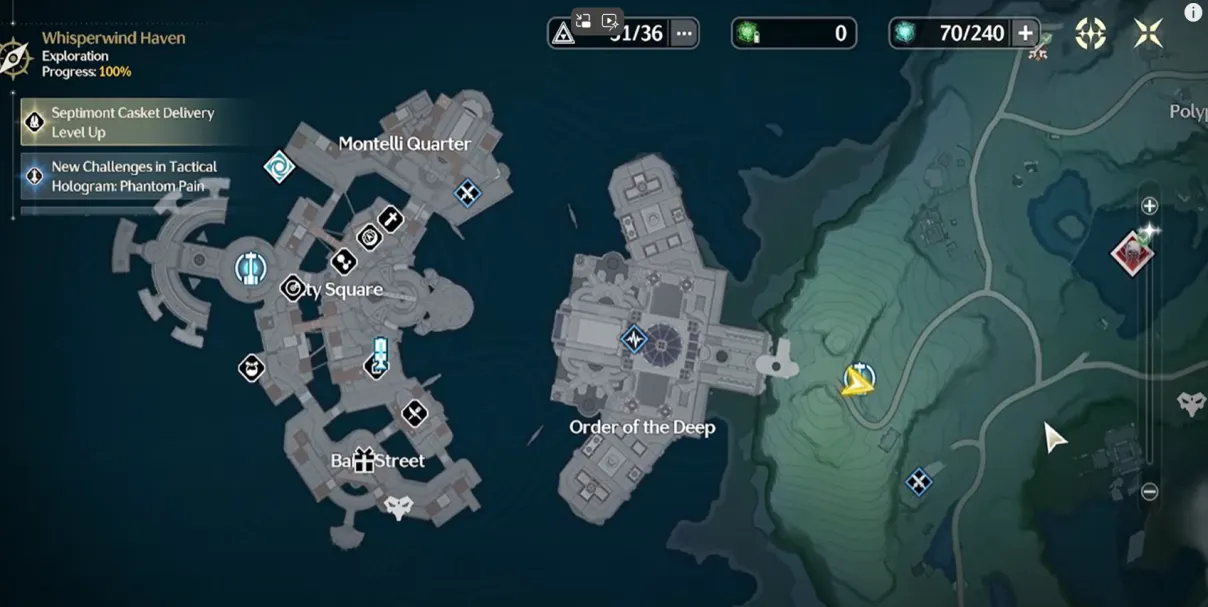Select the diamond marker under Montelli Quarter

[467, 192]
